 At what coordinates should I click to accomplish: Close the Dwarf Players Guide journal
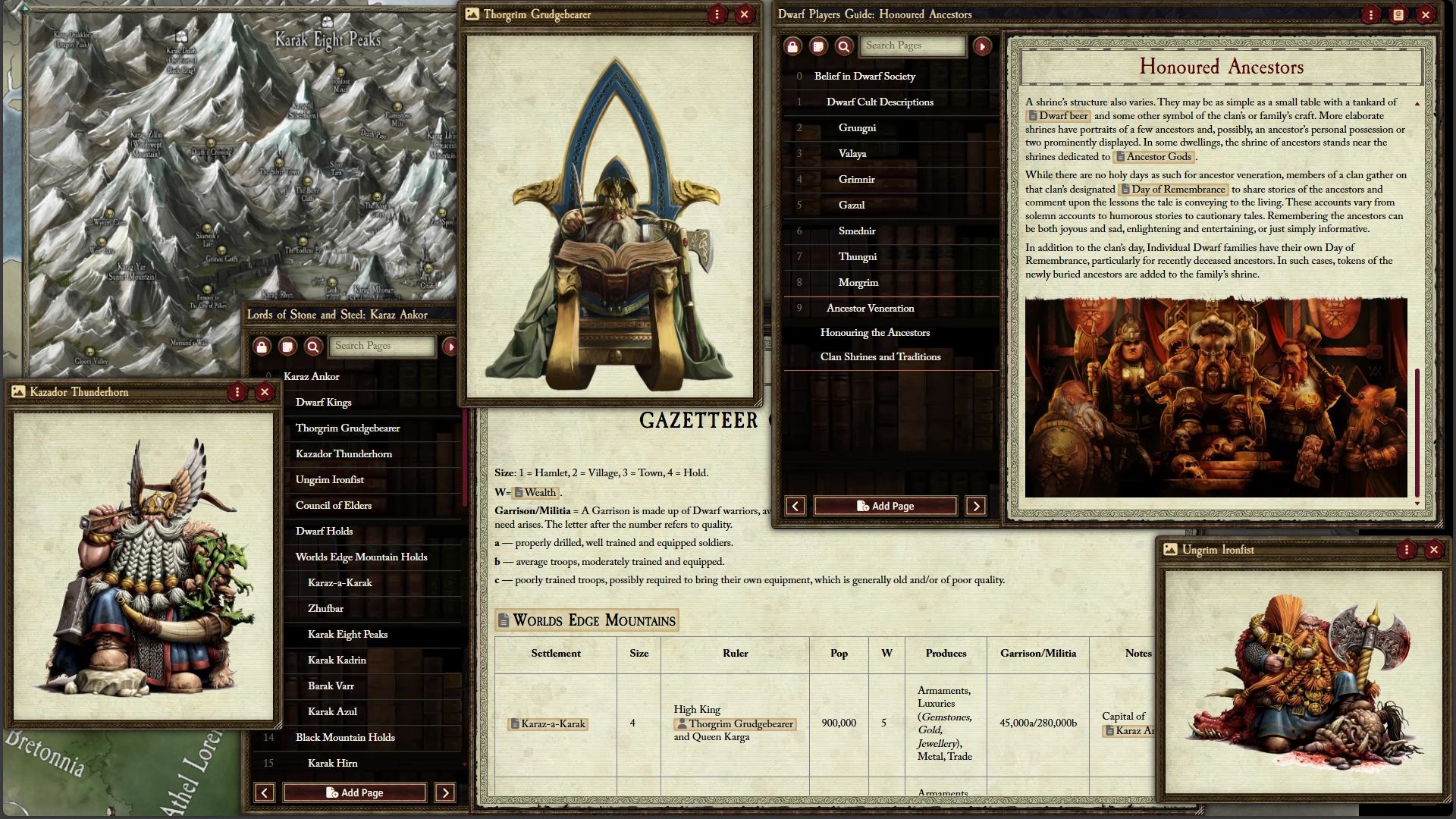1426,14
